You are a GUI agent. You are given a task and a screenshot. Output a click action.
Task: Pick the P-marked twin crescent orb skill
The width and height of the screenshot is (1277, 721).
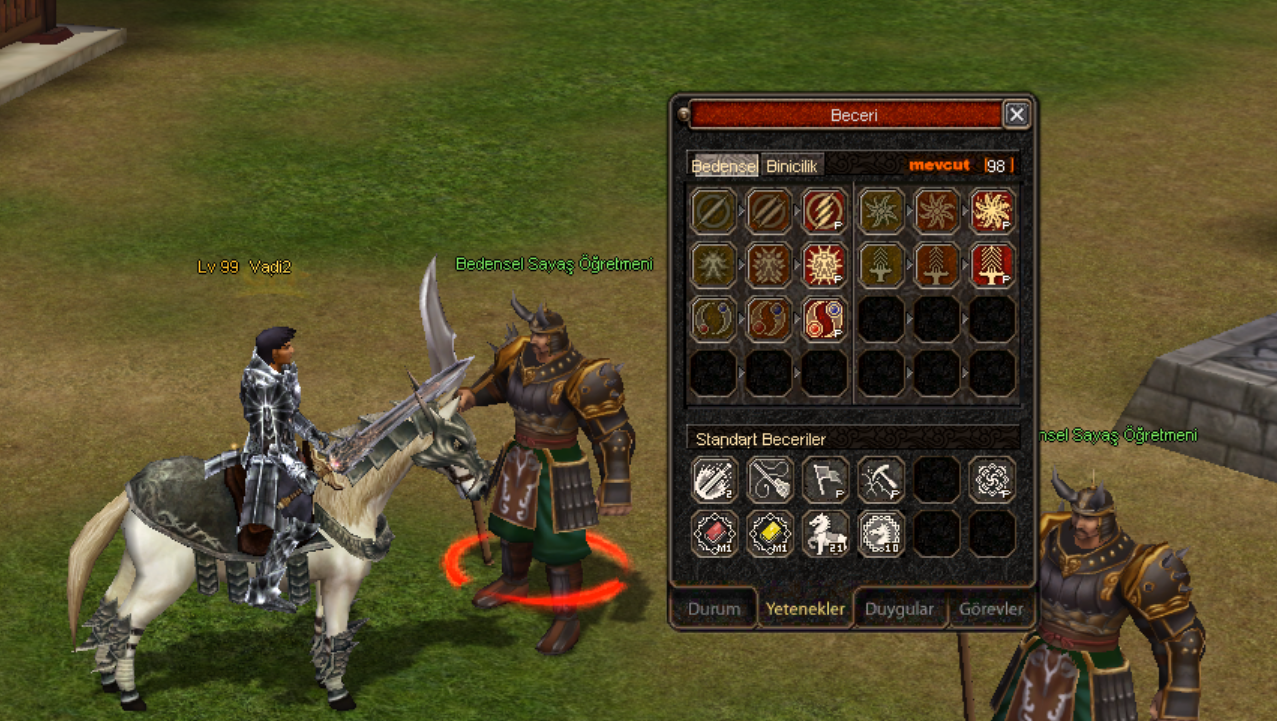point(825,319)
